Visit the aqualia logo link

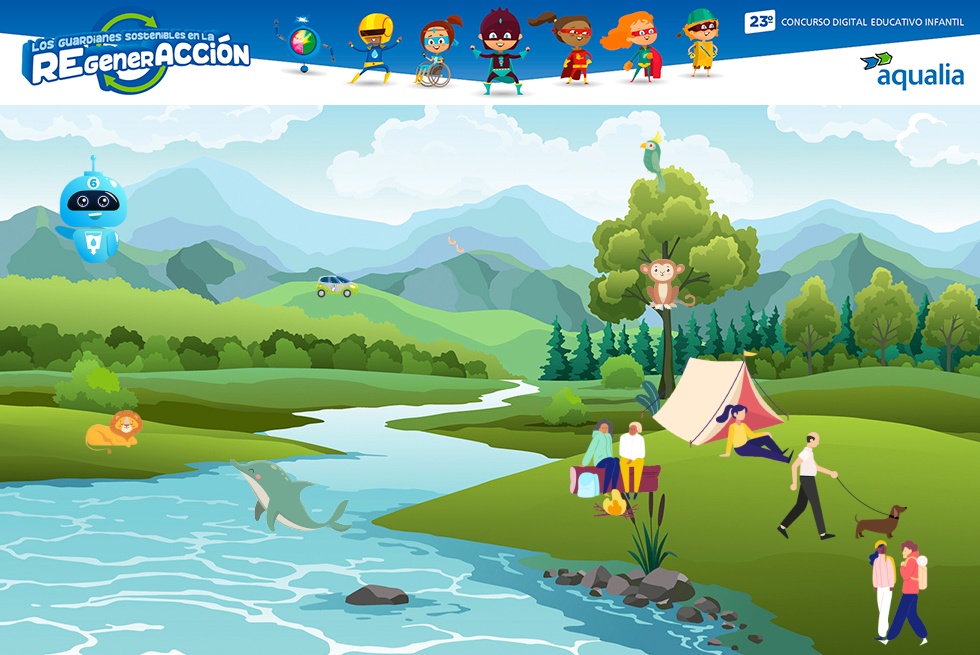tap(911, 70)
